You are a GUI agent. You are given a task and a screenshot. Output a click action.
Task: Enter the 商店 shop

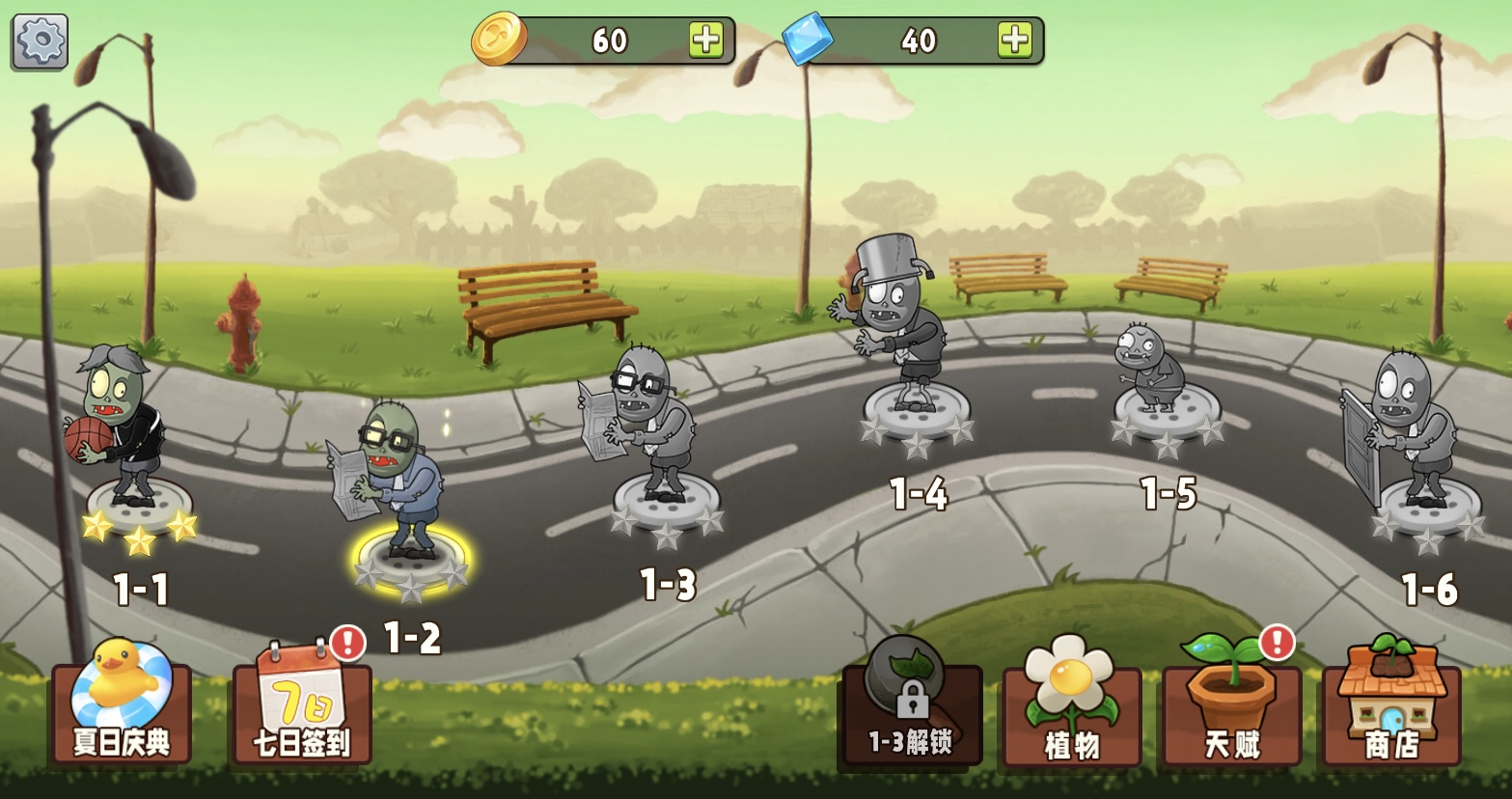tap(1391, 709)
